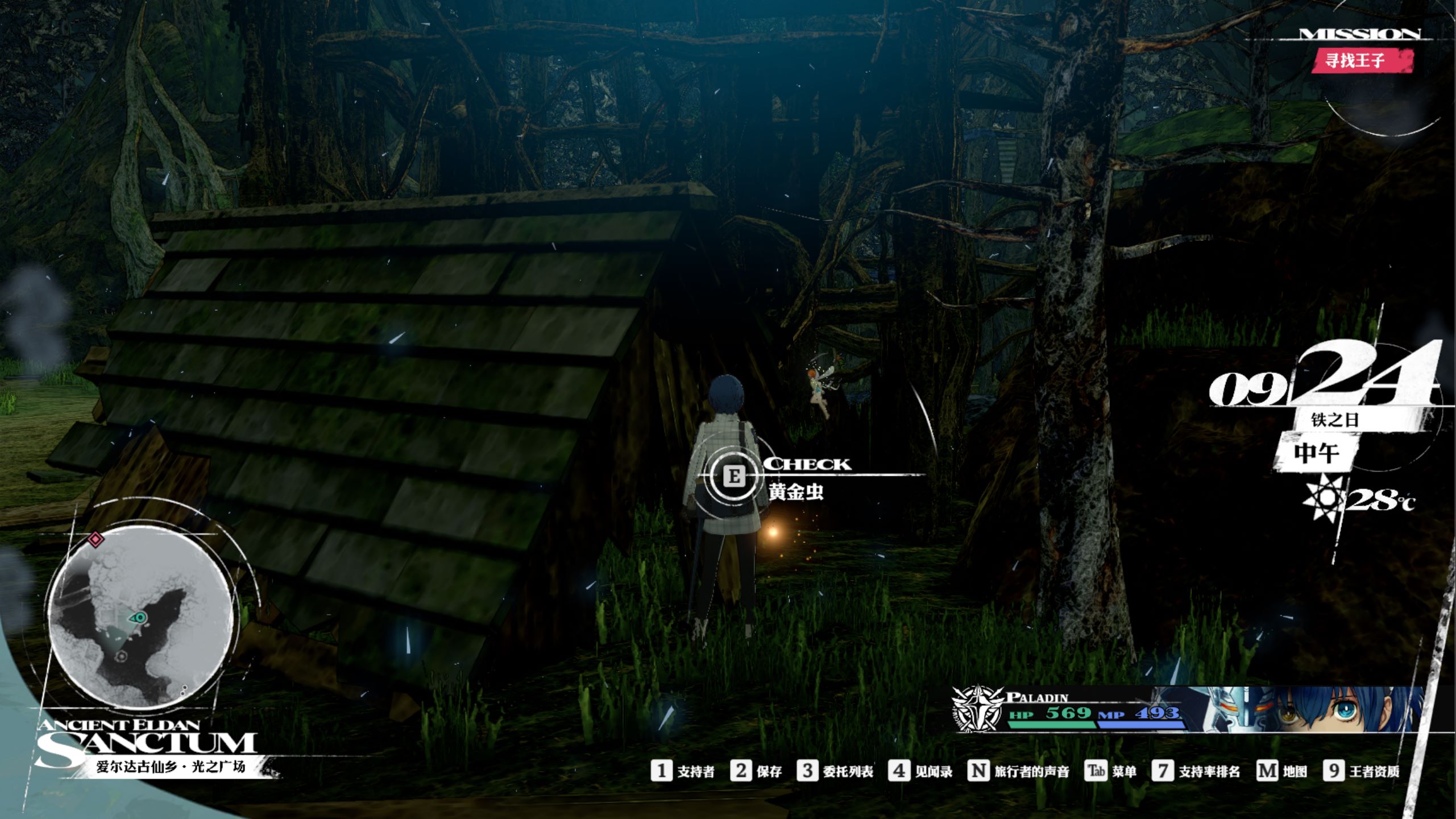The image size is (1456, 819).
Task: Click the pink diamond marker on minimap
Action: pyautogui.click(x=96, y=539)
